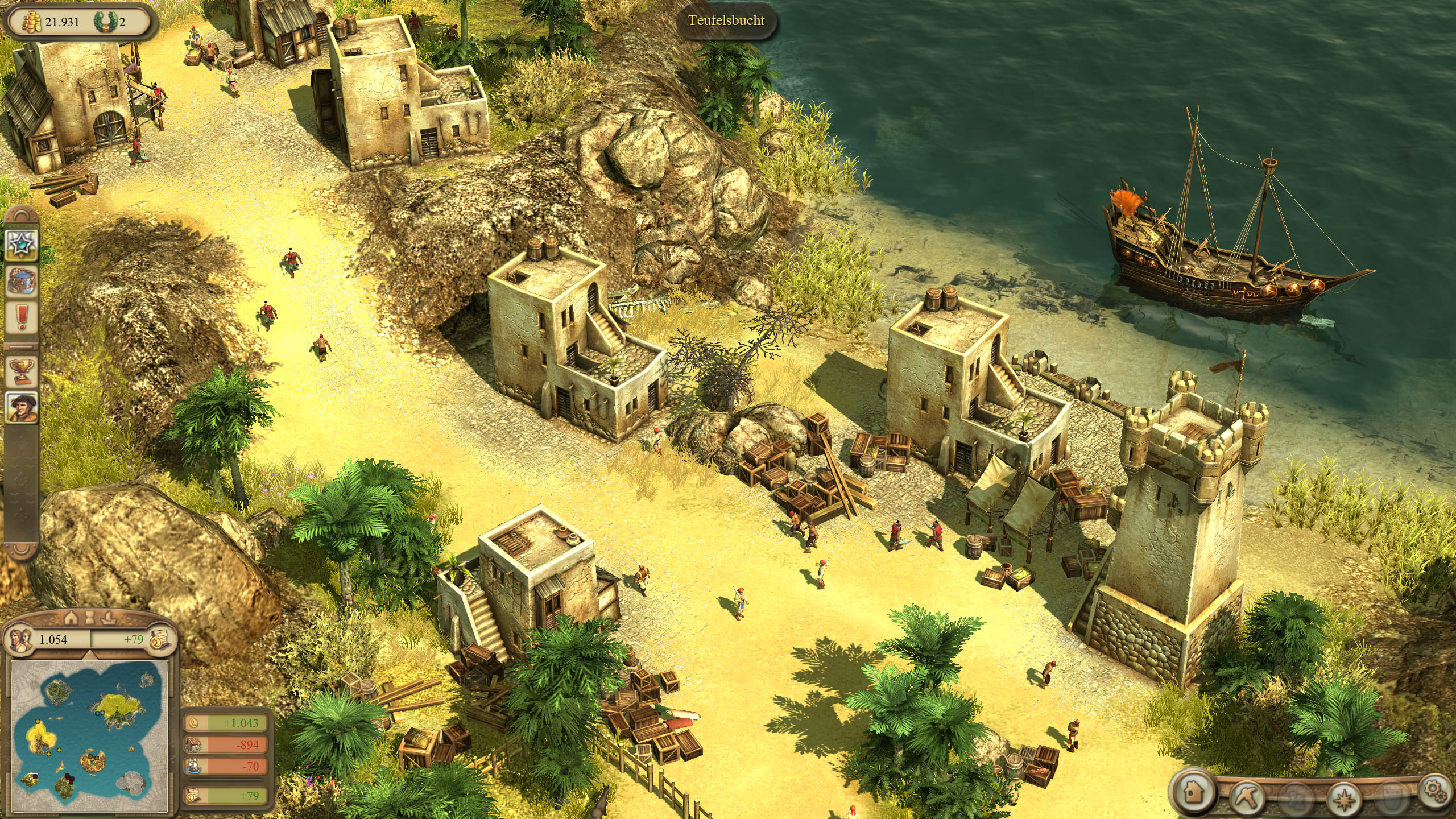Switch to the ship tab above the minimap

click(108, 617)
